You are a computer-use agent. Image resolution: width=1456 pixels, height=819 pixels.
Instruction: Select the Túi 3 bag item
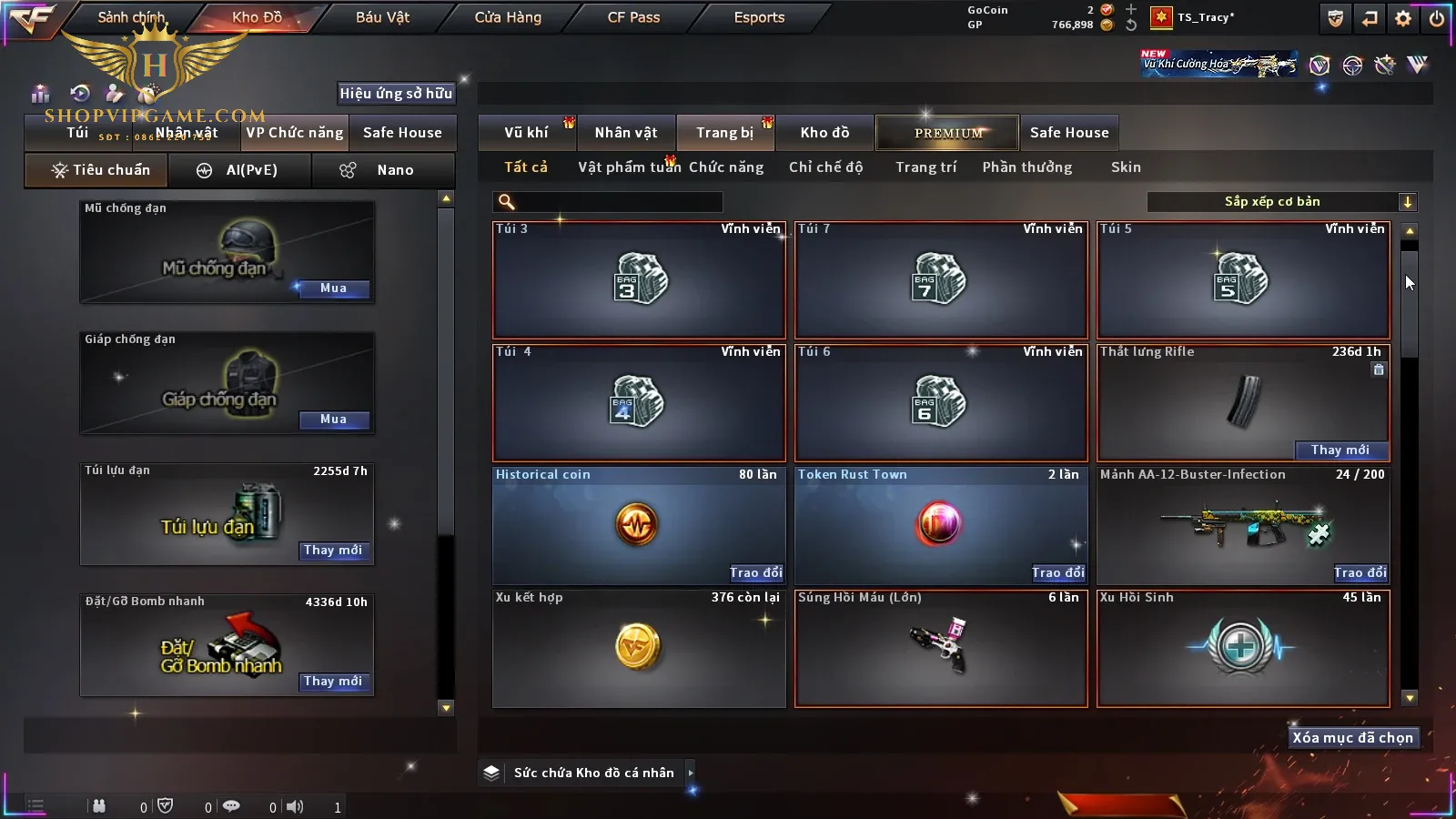tap(639, 279)
